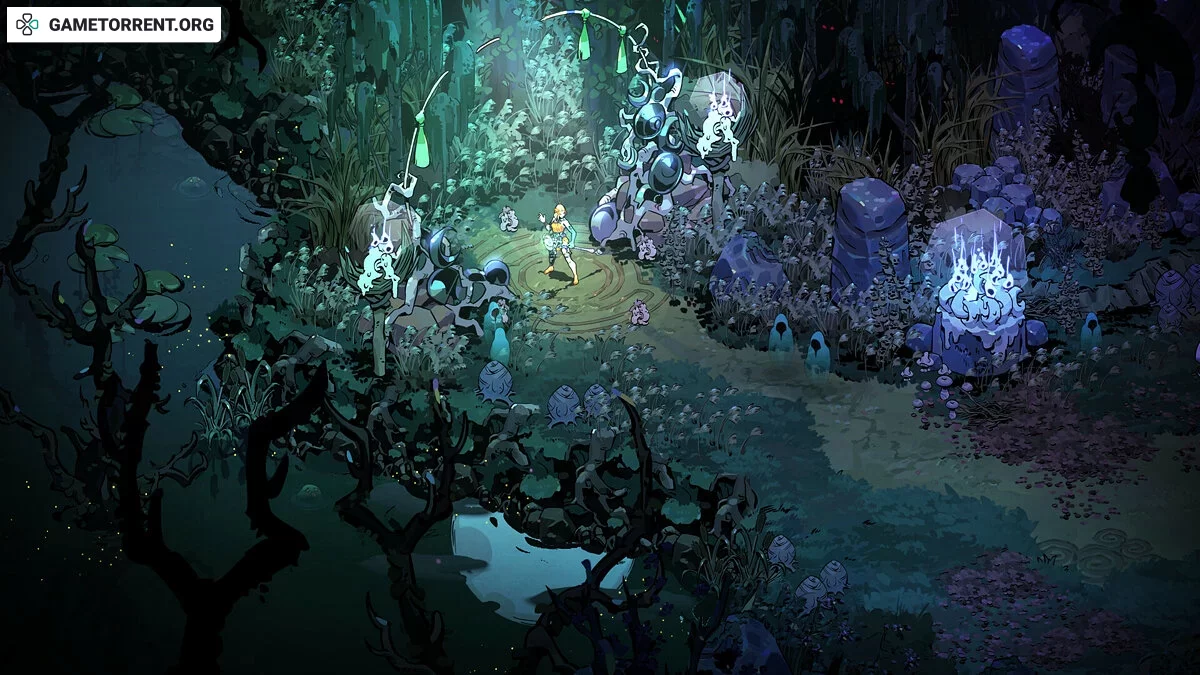Viewport: 1200px width, 675px height.
Task: Click the GAMETORRENT.ORG watermark logo
Action: (114, 25)
